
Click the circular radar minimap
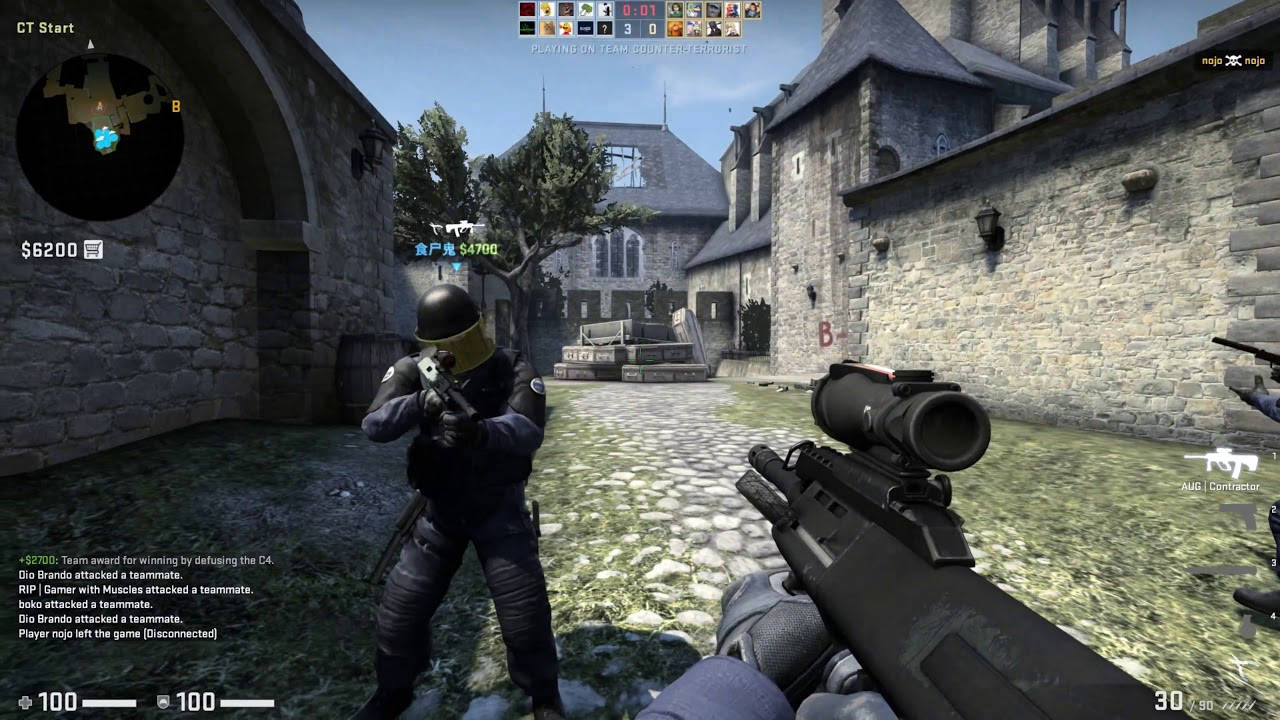pos(99,137)
